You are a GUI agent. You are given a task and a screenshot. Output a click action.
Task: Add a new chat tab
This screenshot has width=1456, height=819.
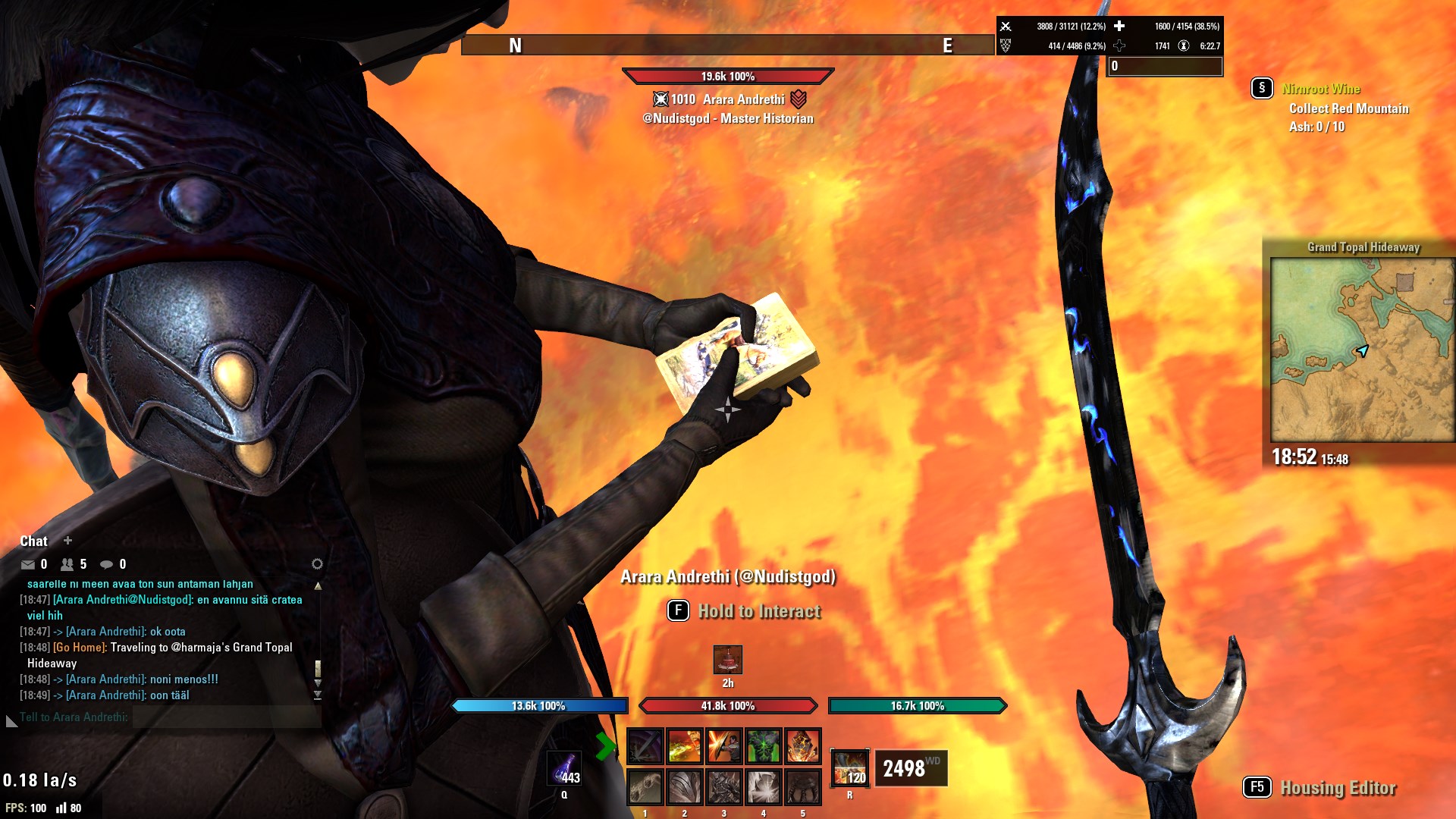point(67,541)
